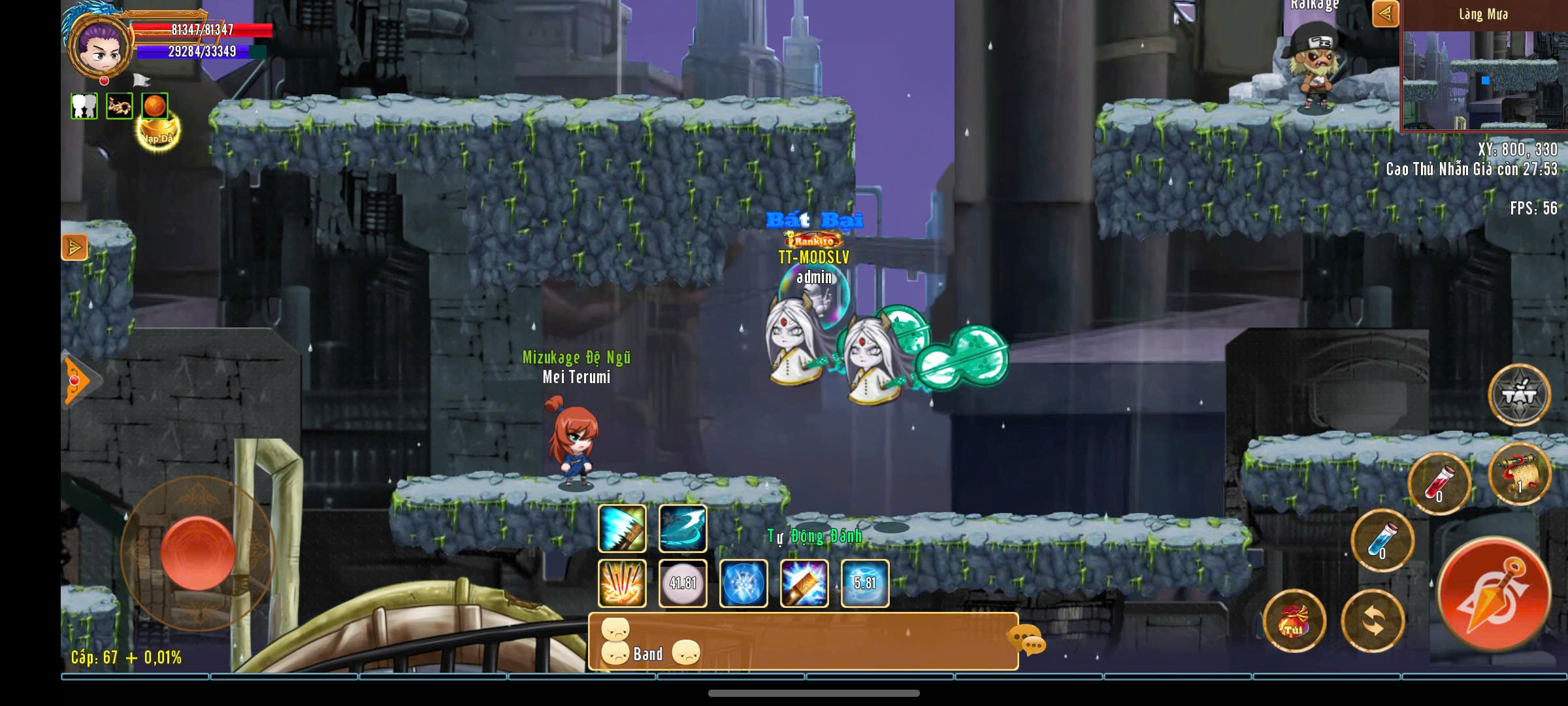Toggle Tự Động Đánh auto-attack
The height and width of the screenshot is (706, 1568).
point(814,537)
